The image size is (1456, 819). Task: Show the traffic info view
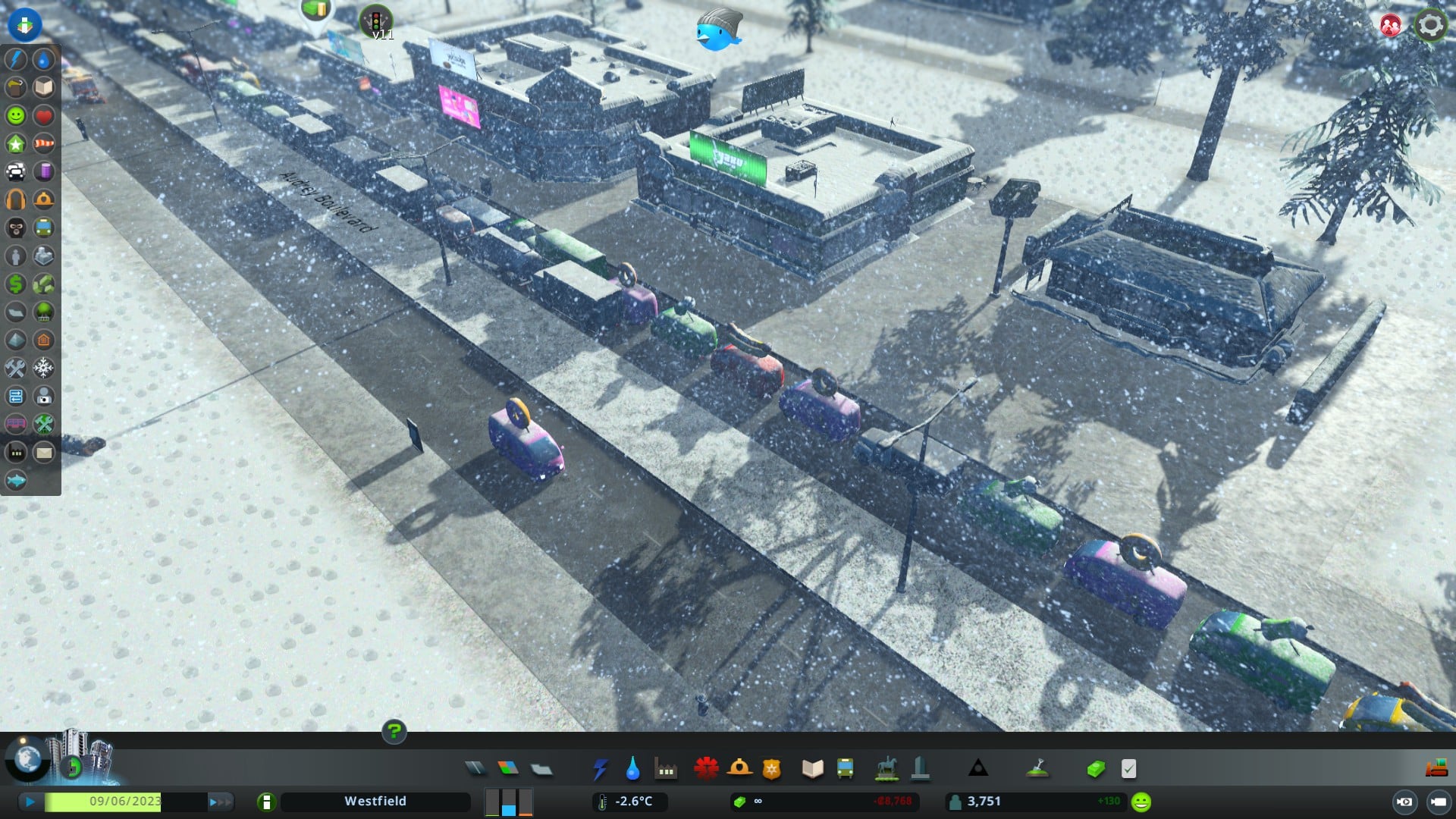tap(16, 171)
